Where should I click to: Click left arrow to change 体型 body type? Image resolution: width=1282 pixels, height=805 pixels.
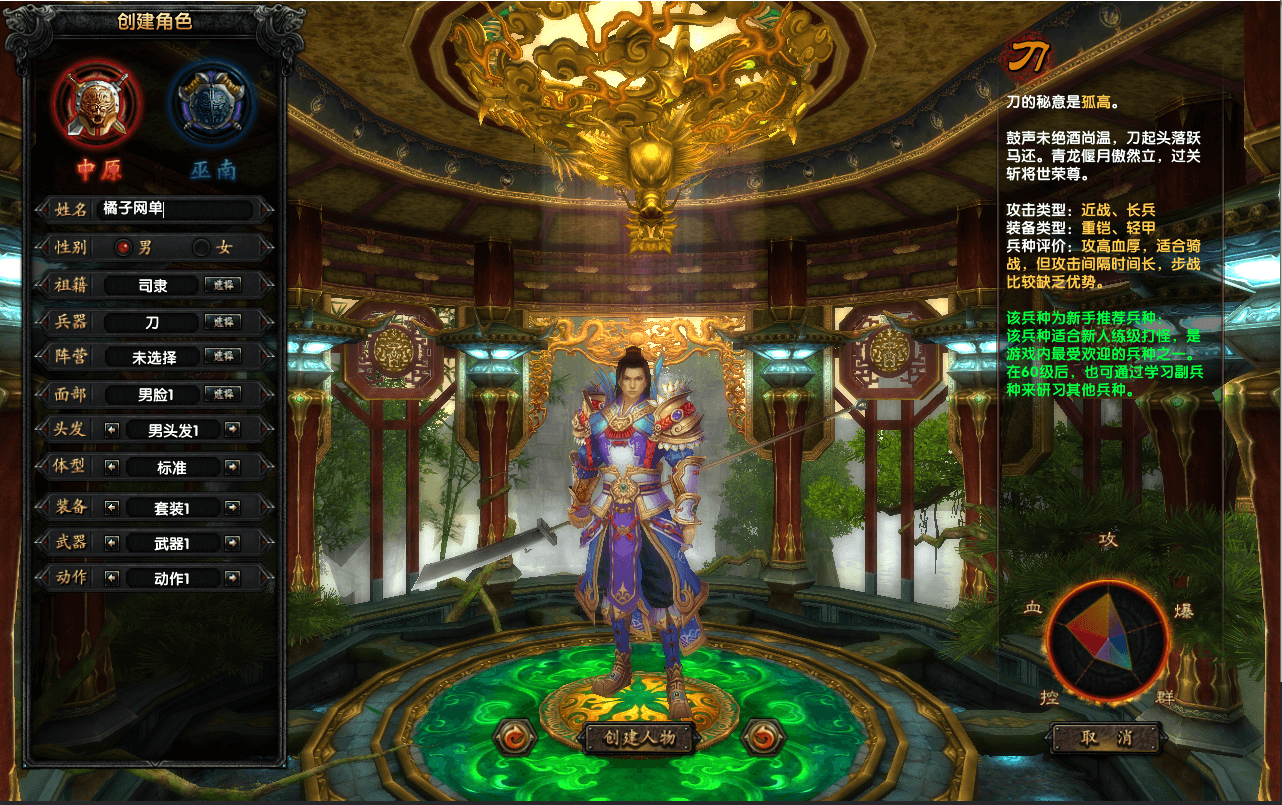(110, 467)
